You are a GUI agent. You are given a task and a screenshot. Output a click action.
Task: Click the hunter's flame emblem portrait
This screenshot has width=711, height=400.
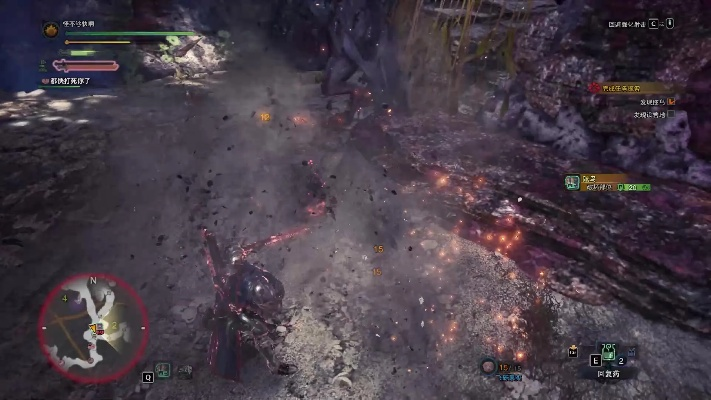click(50, 30)
